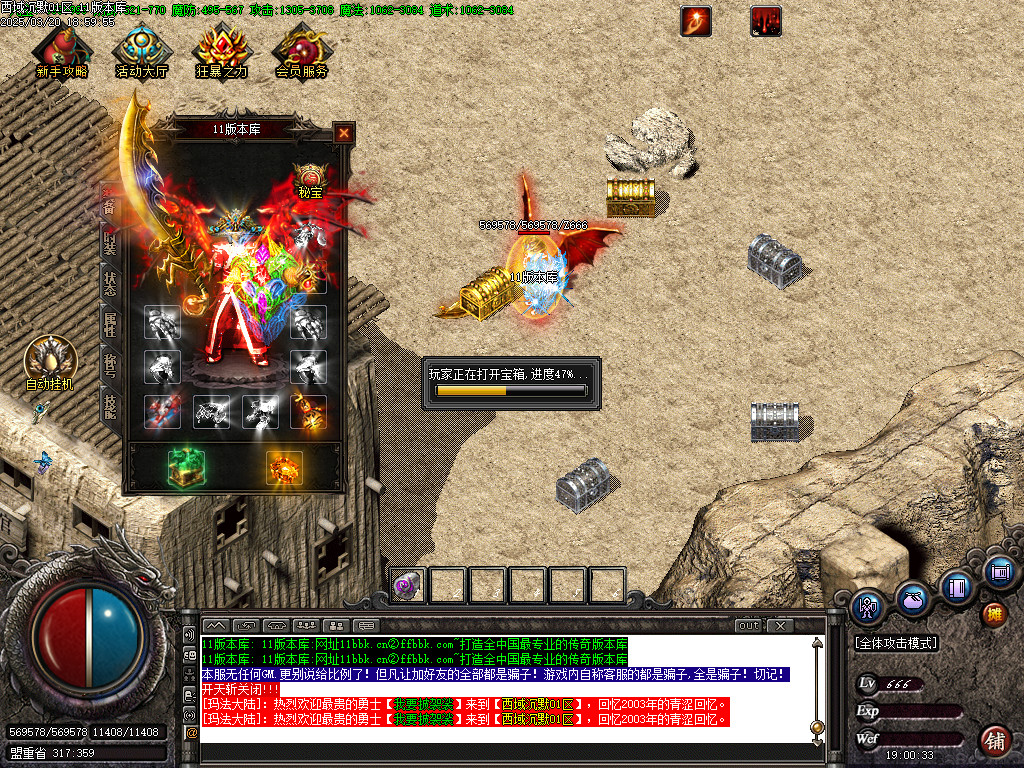Toggle the 自动挂机 auto-play button

[x=50, y=361]
